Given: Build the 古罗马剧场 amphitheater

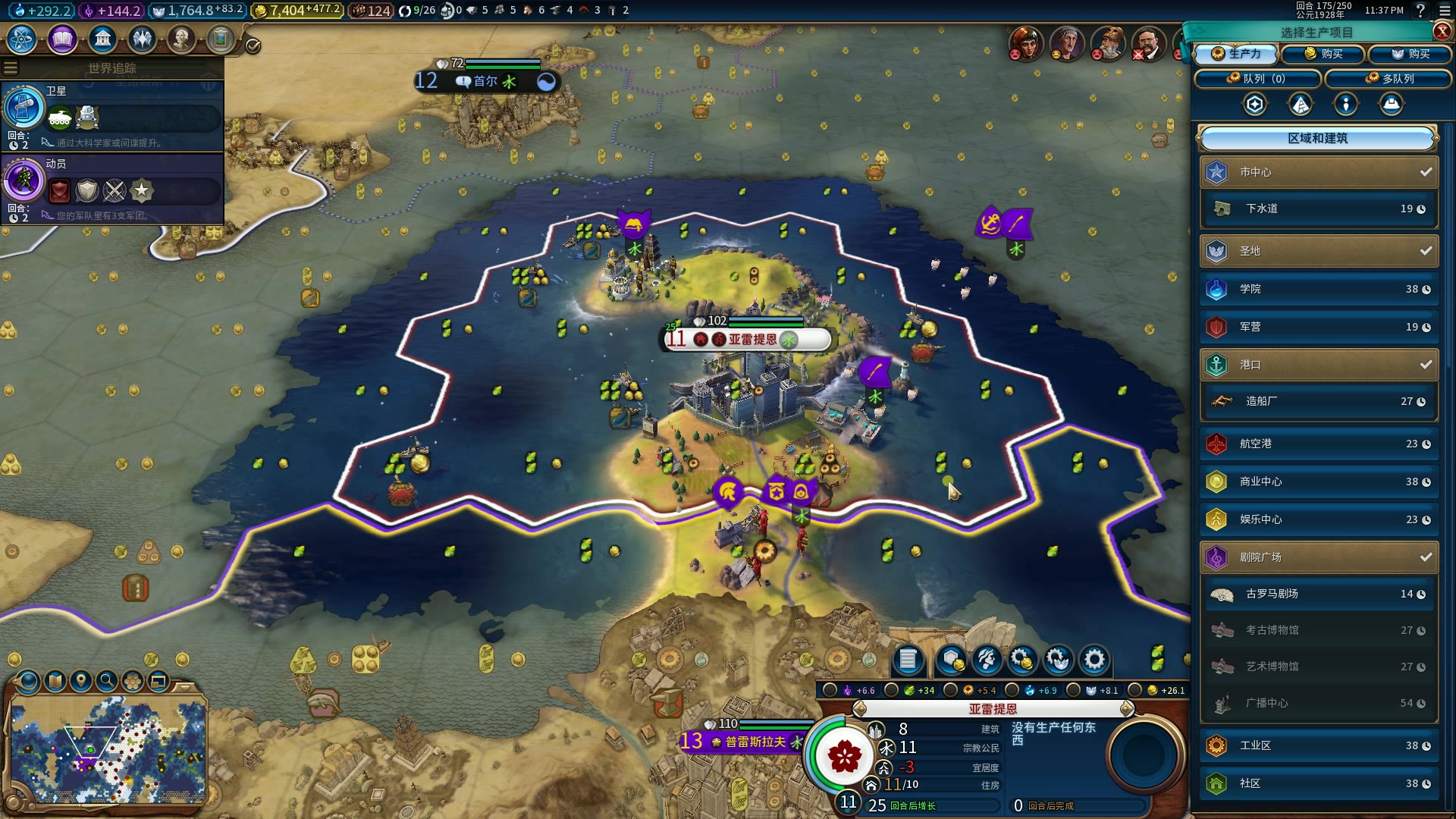Looking at the screenshot, I should 1319,594.
